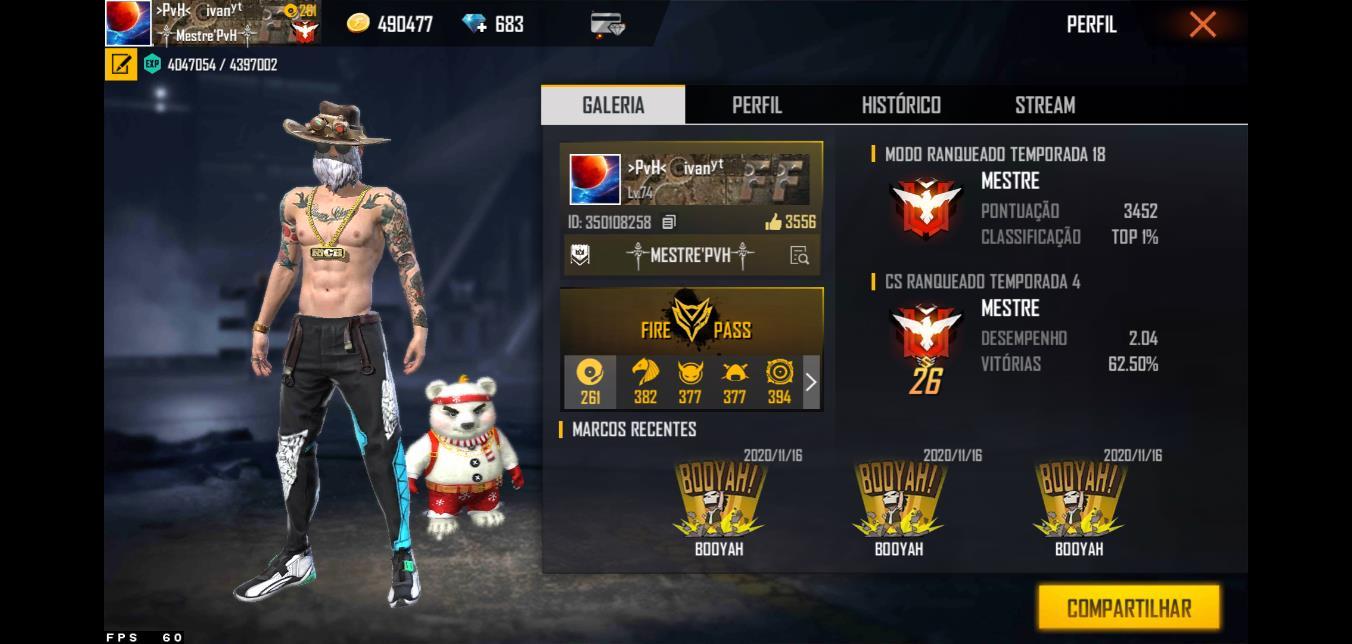
Task: Show next Fire Pass badges with the arrow
Action: [811, 382]
